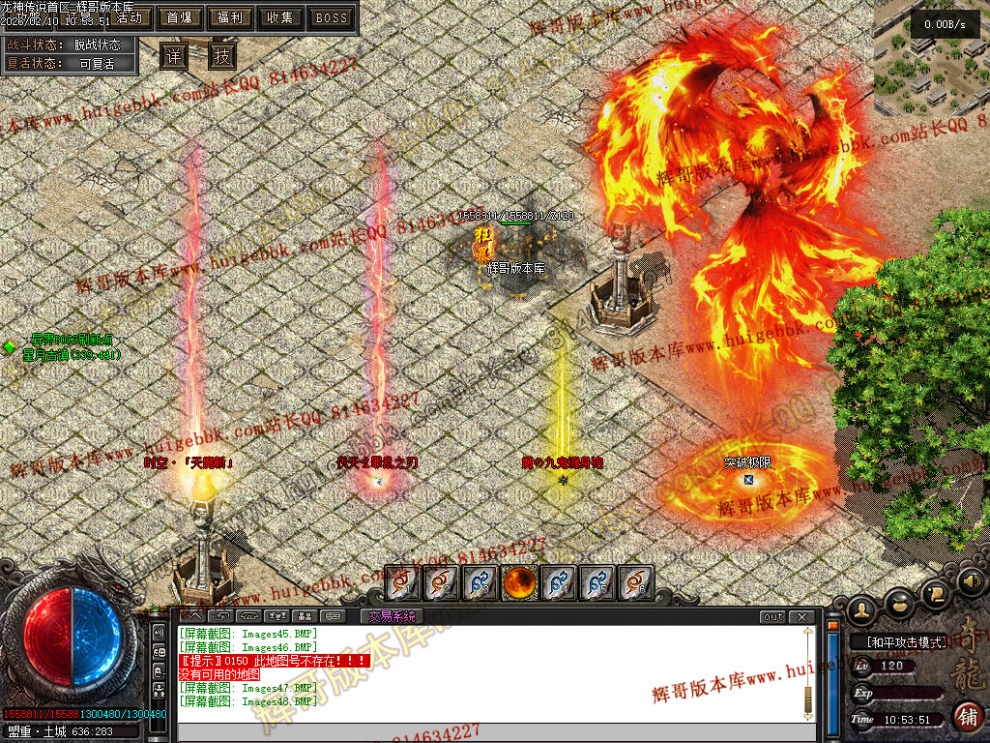Screen dimensions: 990x743
Task: Click the 技 skills button
Action: (x=222, y=56)
